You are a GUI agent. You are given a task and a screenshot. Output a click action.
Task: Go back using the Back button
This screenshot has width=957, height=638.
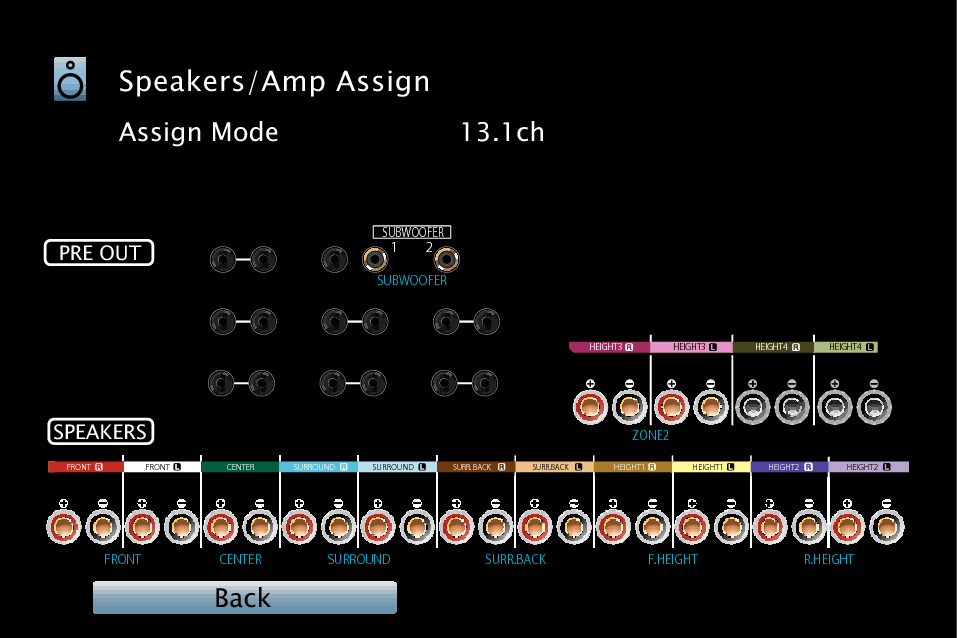(244, 598)
